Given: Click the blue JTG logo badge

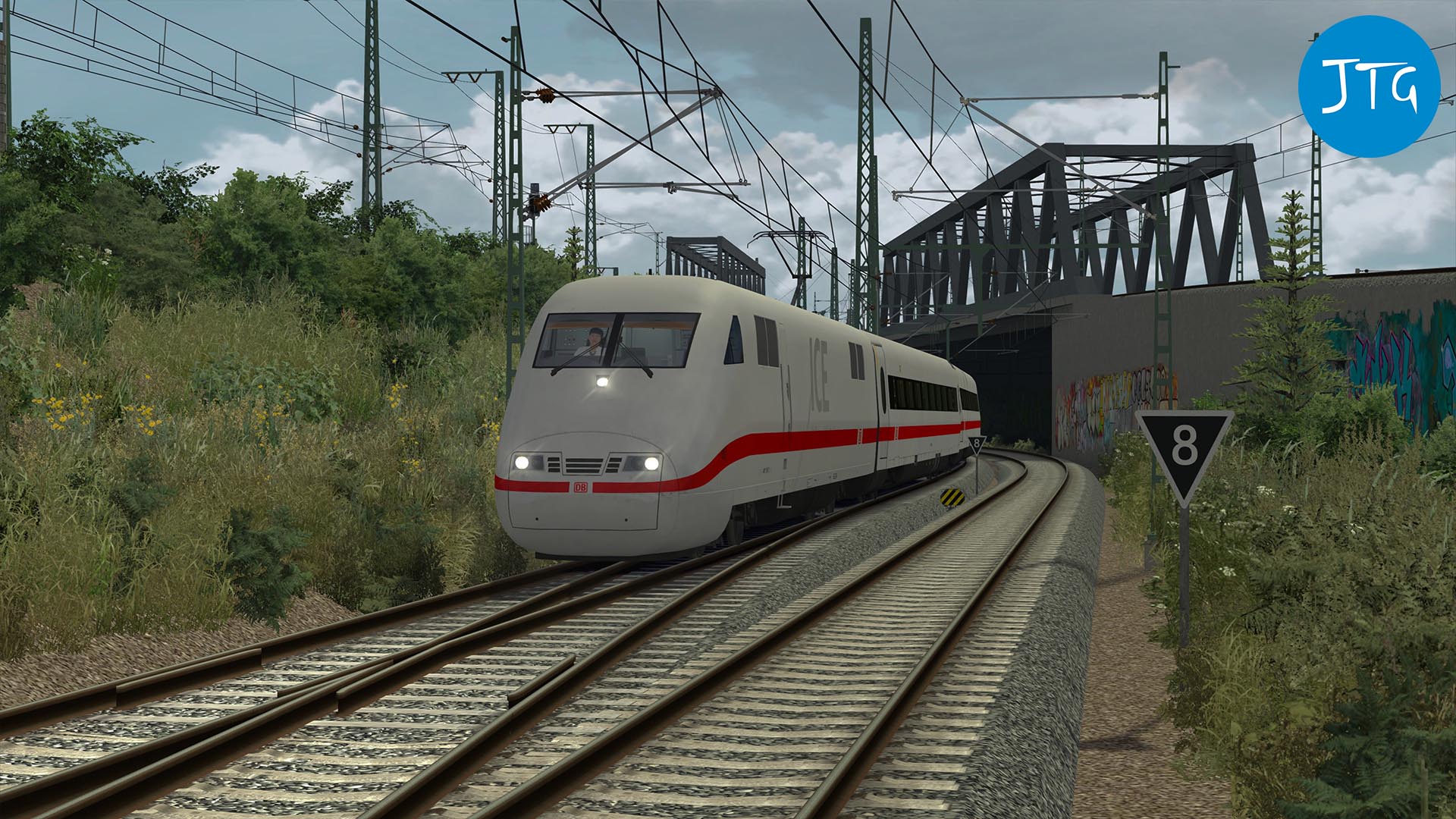Looking at the screenshot, I should (1369, 86).
